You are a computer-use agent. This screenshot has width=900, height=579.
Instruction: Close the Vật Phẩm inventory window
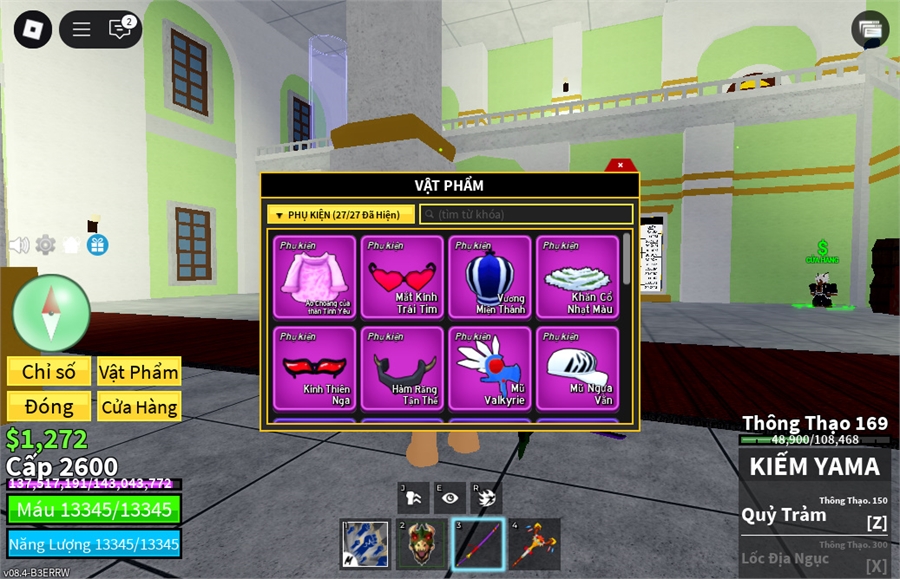point(620,165)
